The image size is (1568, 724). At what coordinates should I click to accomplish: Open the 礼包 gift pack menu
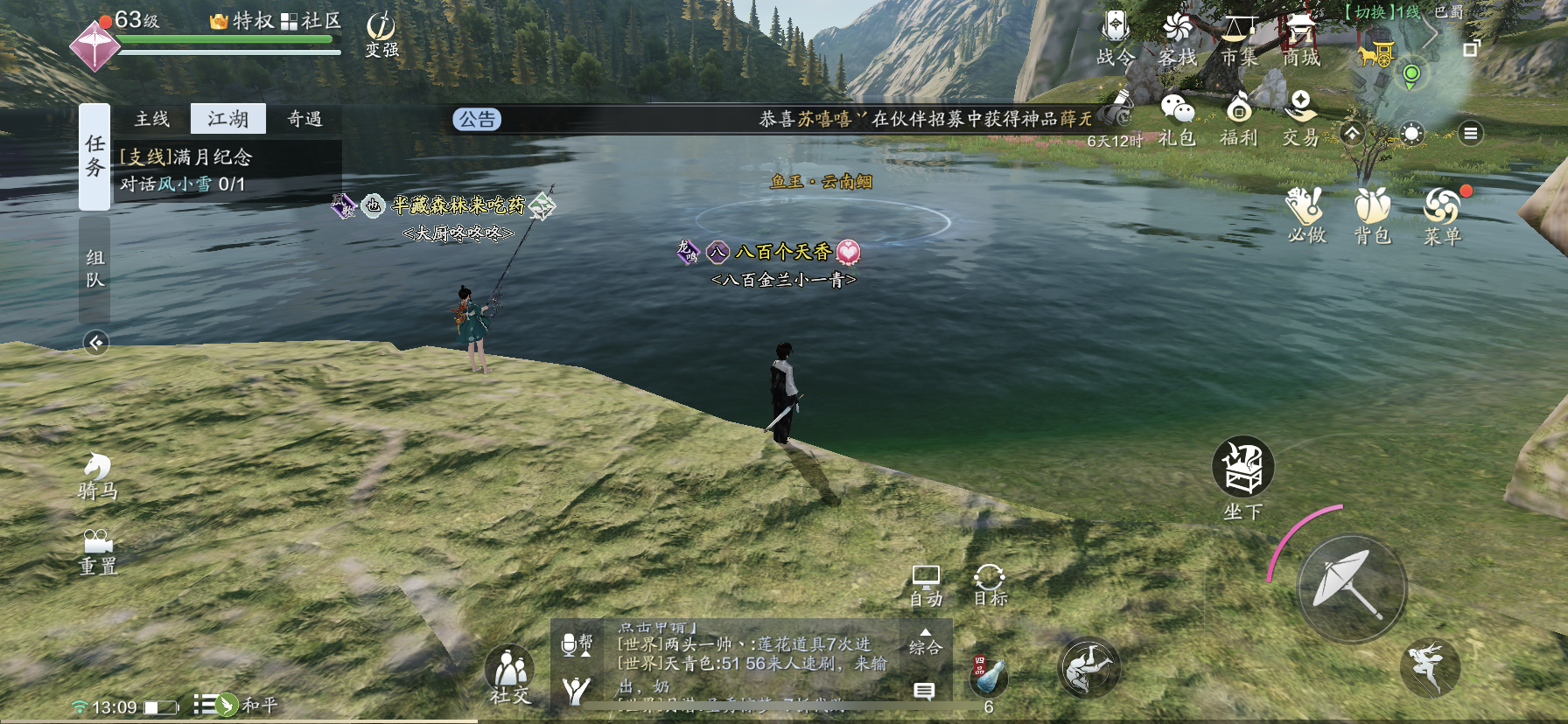1177,119
